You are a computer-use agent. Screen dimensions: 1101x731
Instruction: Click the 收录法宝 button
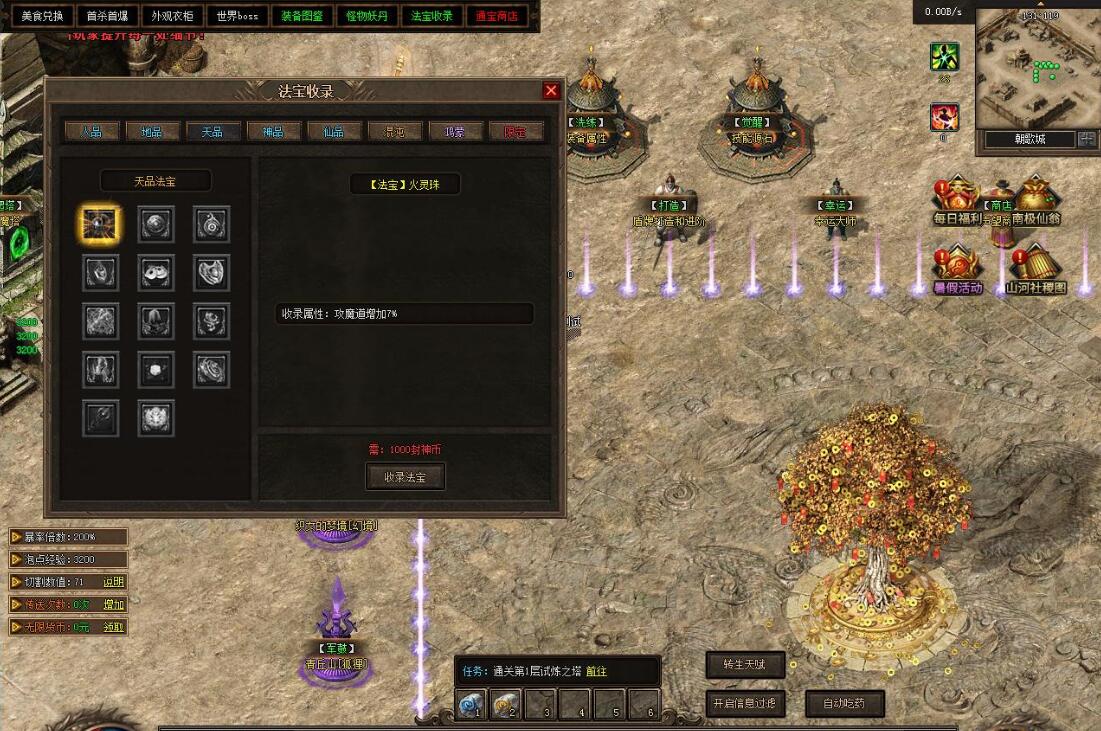pyautogui.click(x=405, y=477)
